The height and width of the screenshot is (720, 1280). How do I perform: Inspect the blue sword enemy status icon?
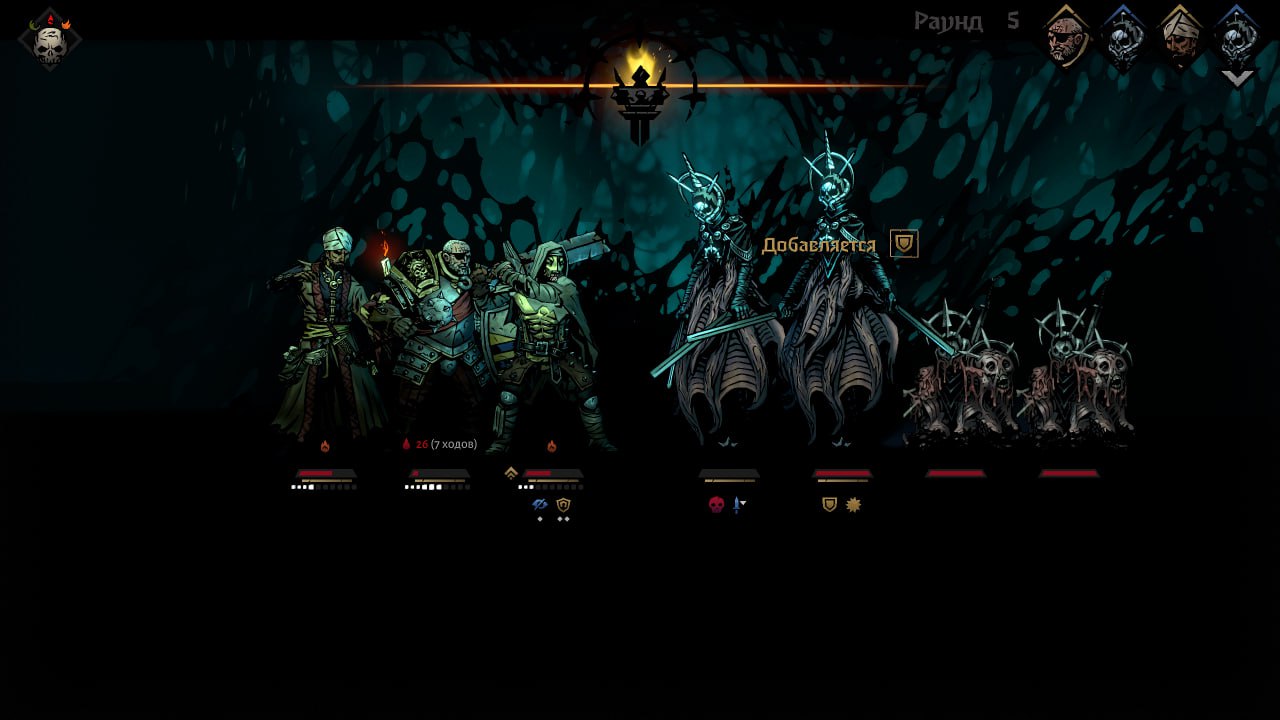pyautogui.click(x=738, y=505)
